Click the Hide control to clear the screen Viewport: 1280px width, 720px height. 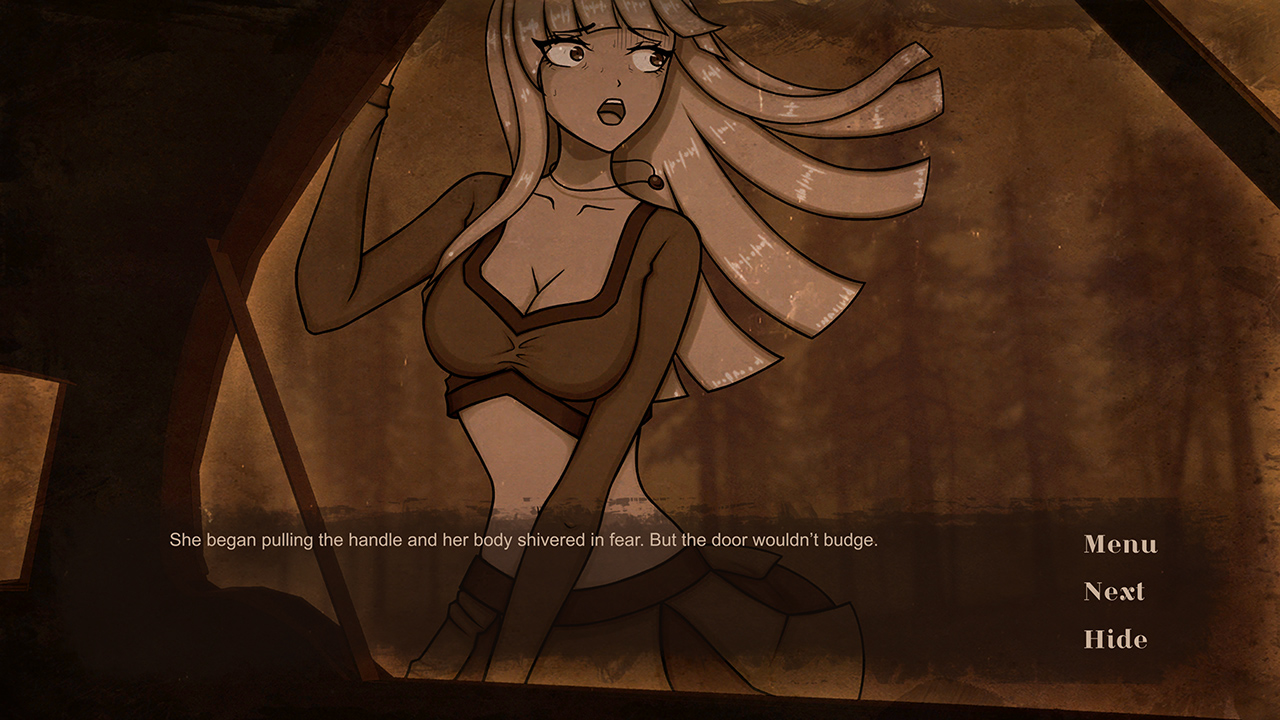pyautogui.click(x=1115, y=639)
